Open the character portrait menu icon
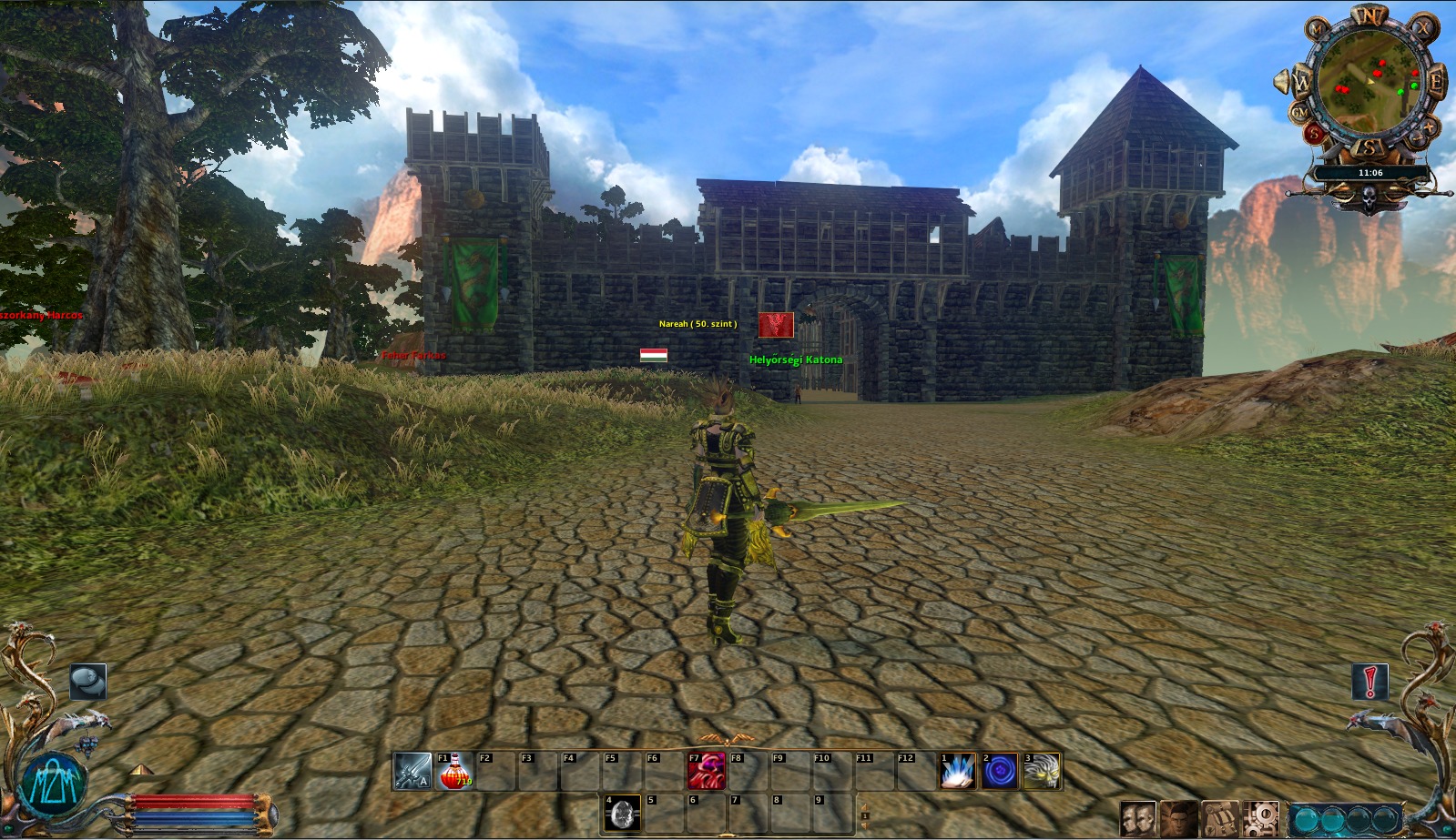The height and width of the screenshot is (840, 1456). pyautogui.click(x=1179, y=819)
